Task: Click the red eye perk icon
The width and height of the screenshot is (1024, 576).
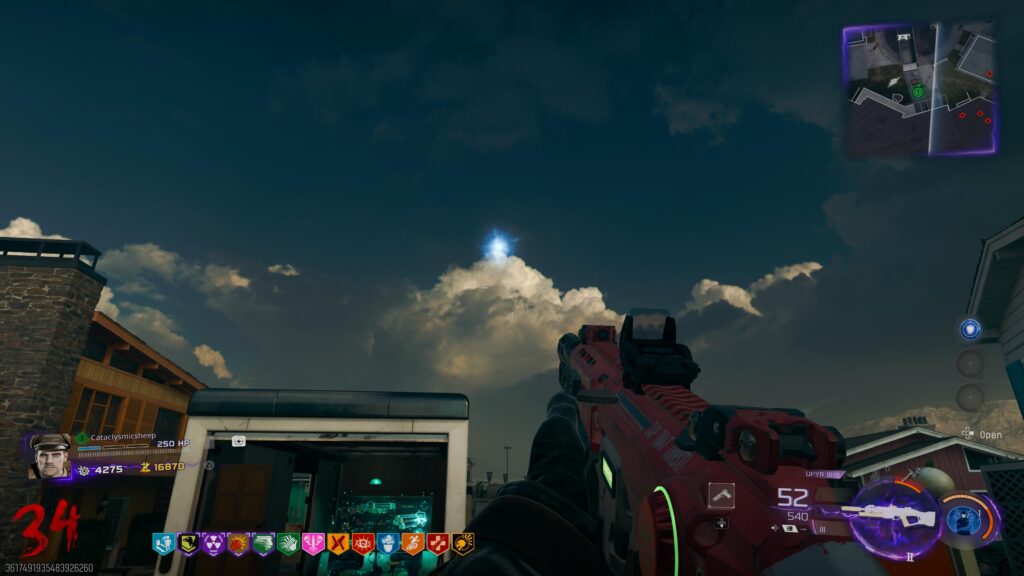Action: coord(363,544)
